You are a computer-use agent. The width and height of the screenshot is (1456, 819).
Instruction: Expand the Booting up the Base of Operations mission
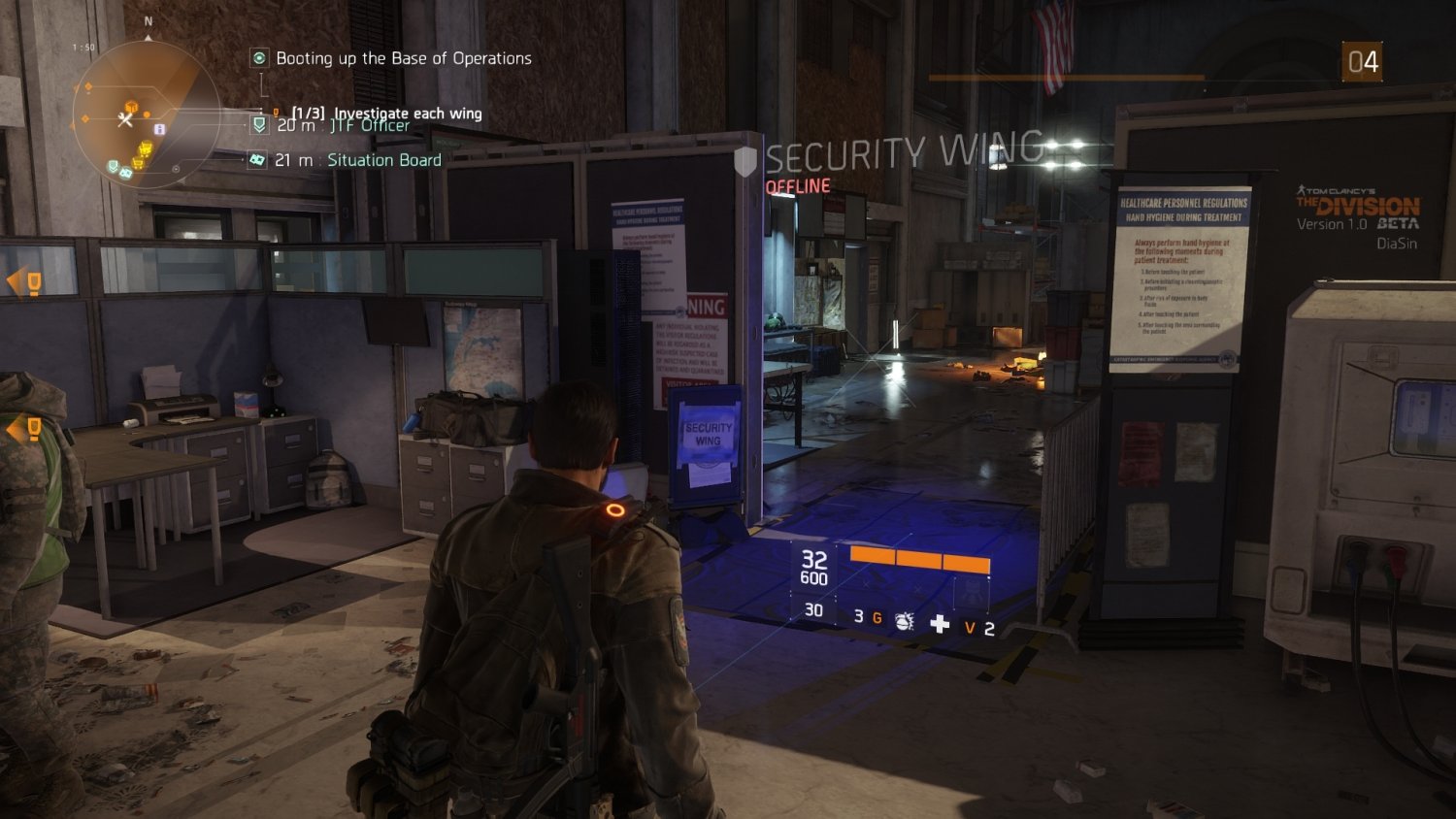click(403, 58)
